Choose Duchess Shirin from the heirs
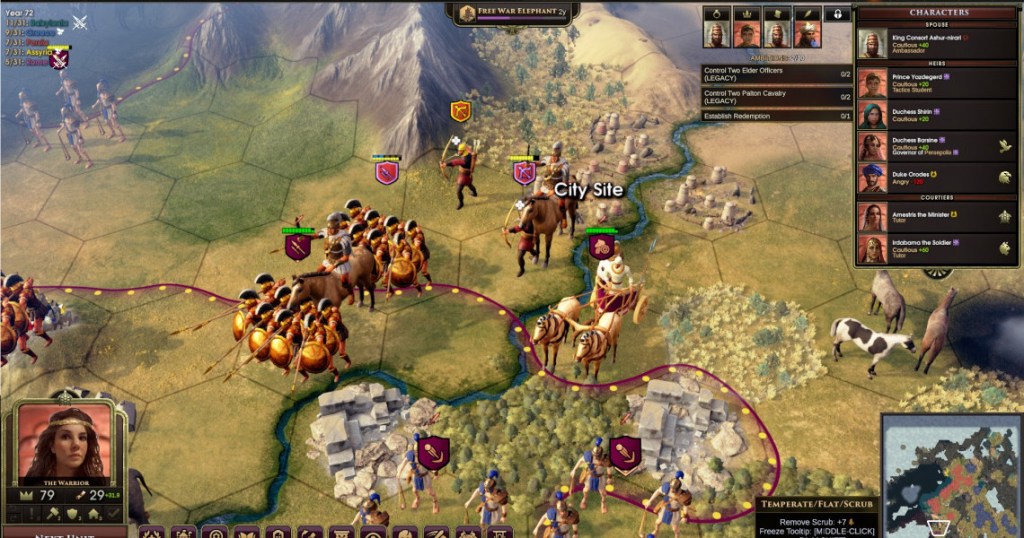 (x=937, y=114)
